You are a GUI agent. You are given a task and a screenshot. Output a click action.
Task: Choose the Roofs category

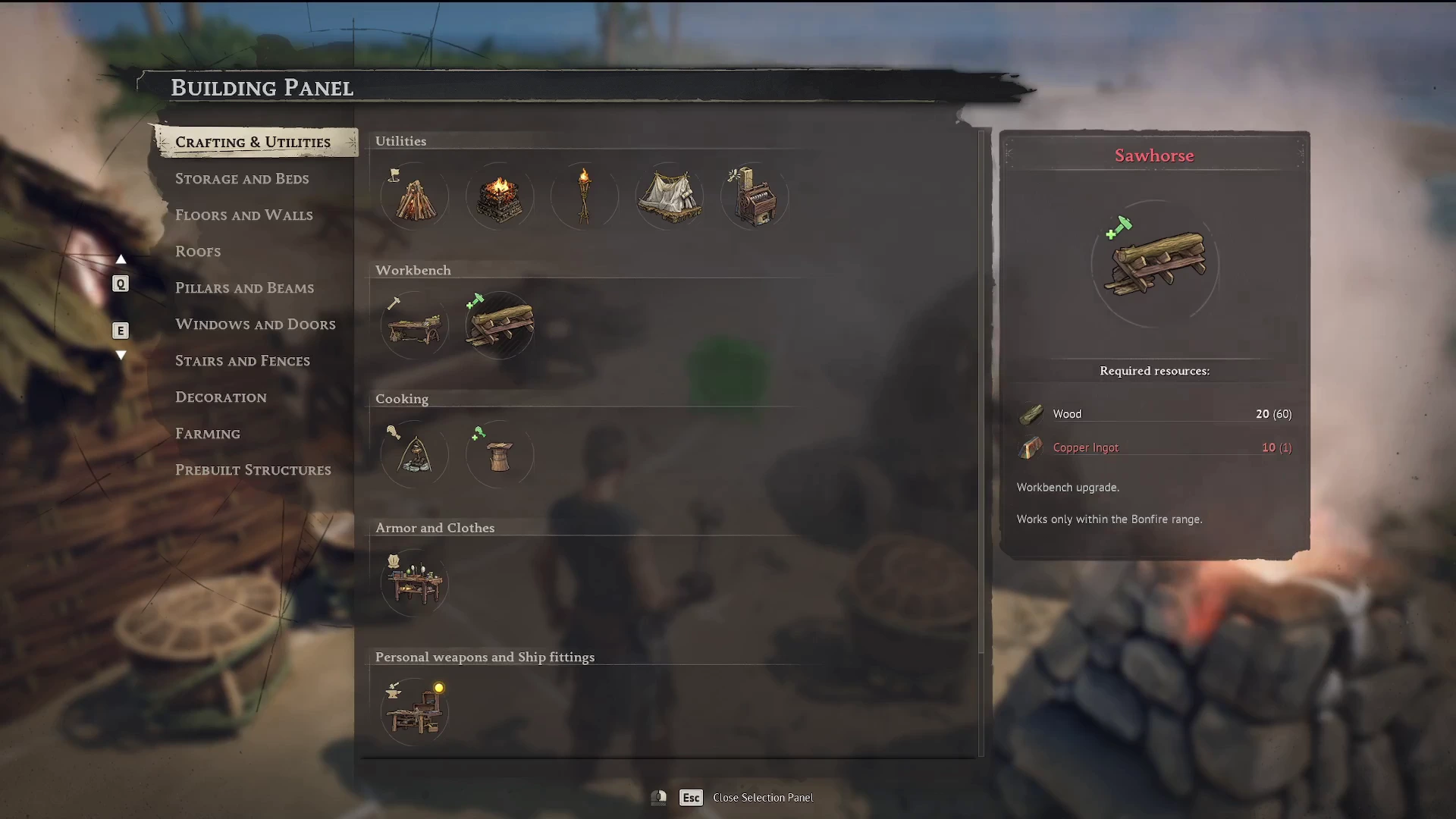pyautogui.click(x=198, y=252)
